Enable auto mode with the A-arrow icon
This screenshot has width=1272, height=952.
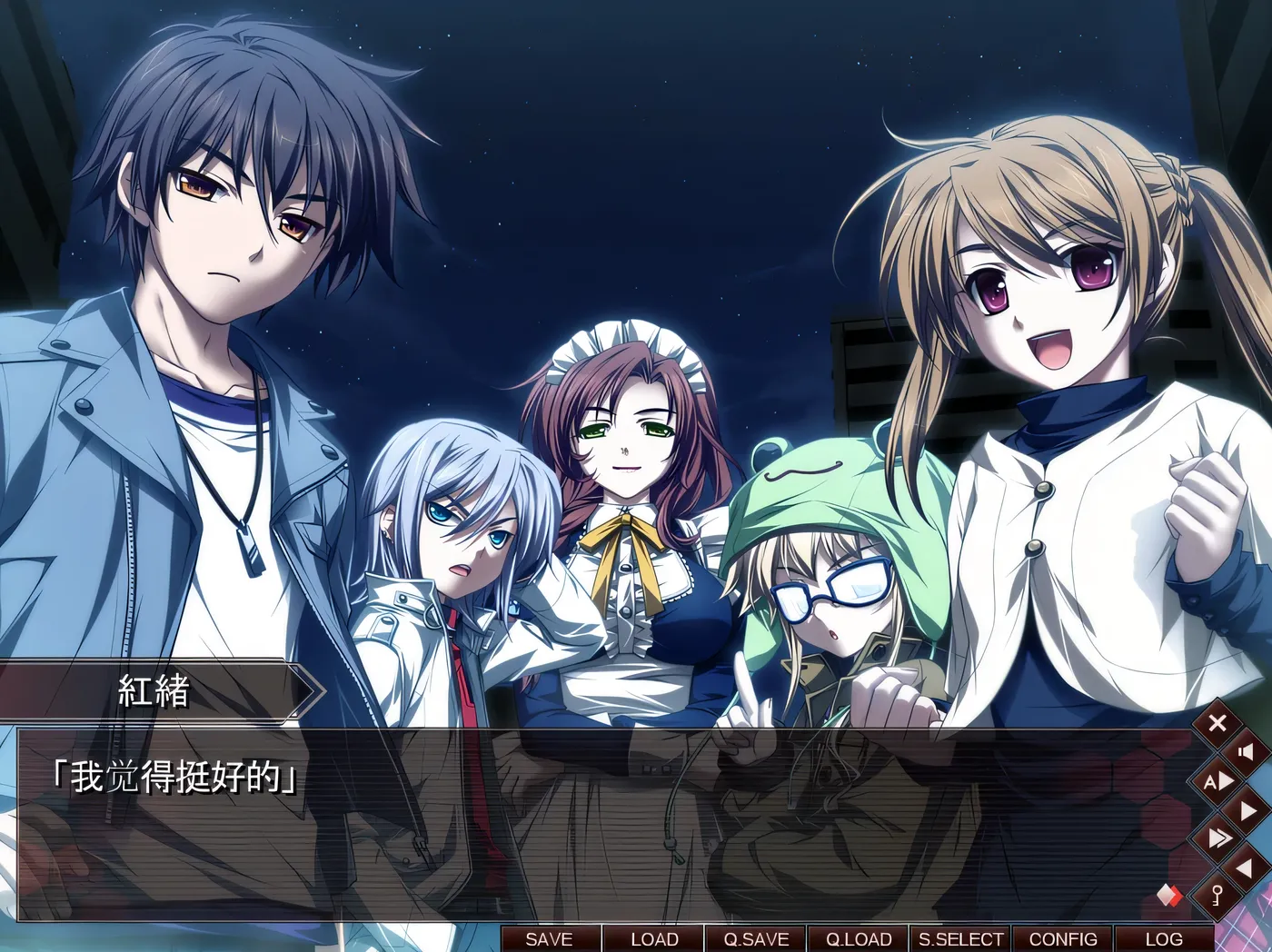(x=1217, y=781)
